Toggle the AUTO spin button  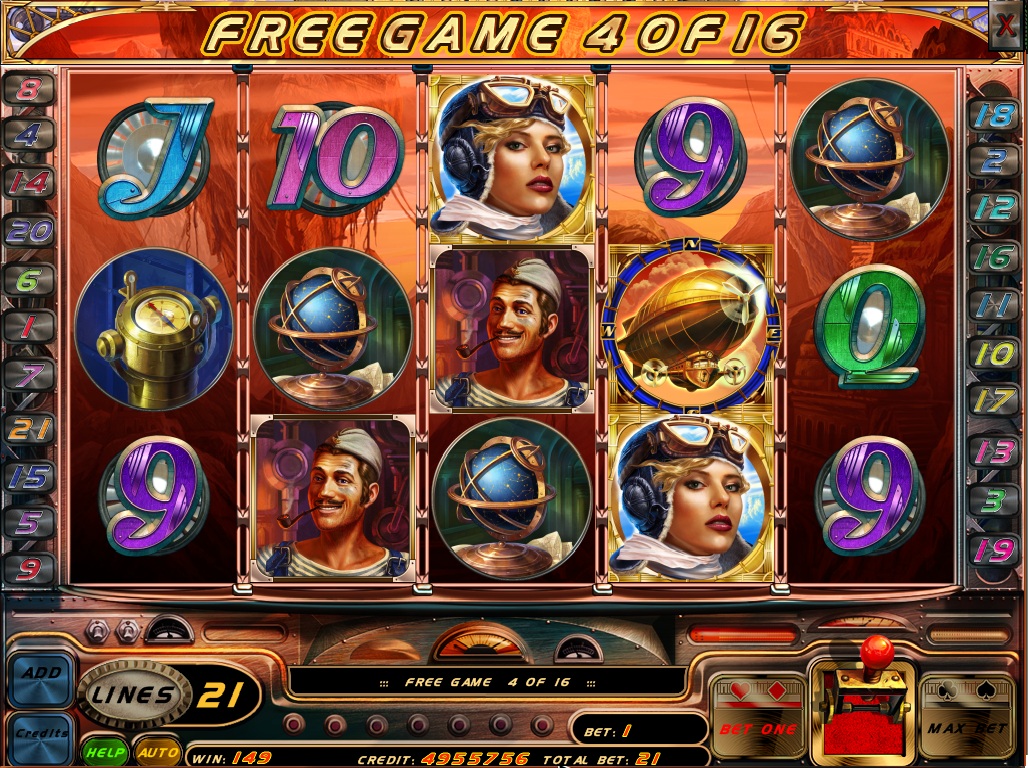tap(157, 751)
